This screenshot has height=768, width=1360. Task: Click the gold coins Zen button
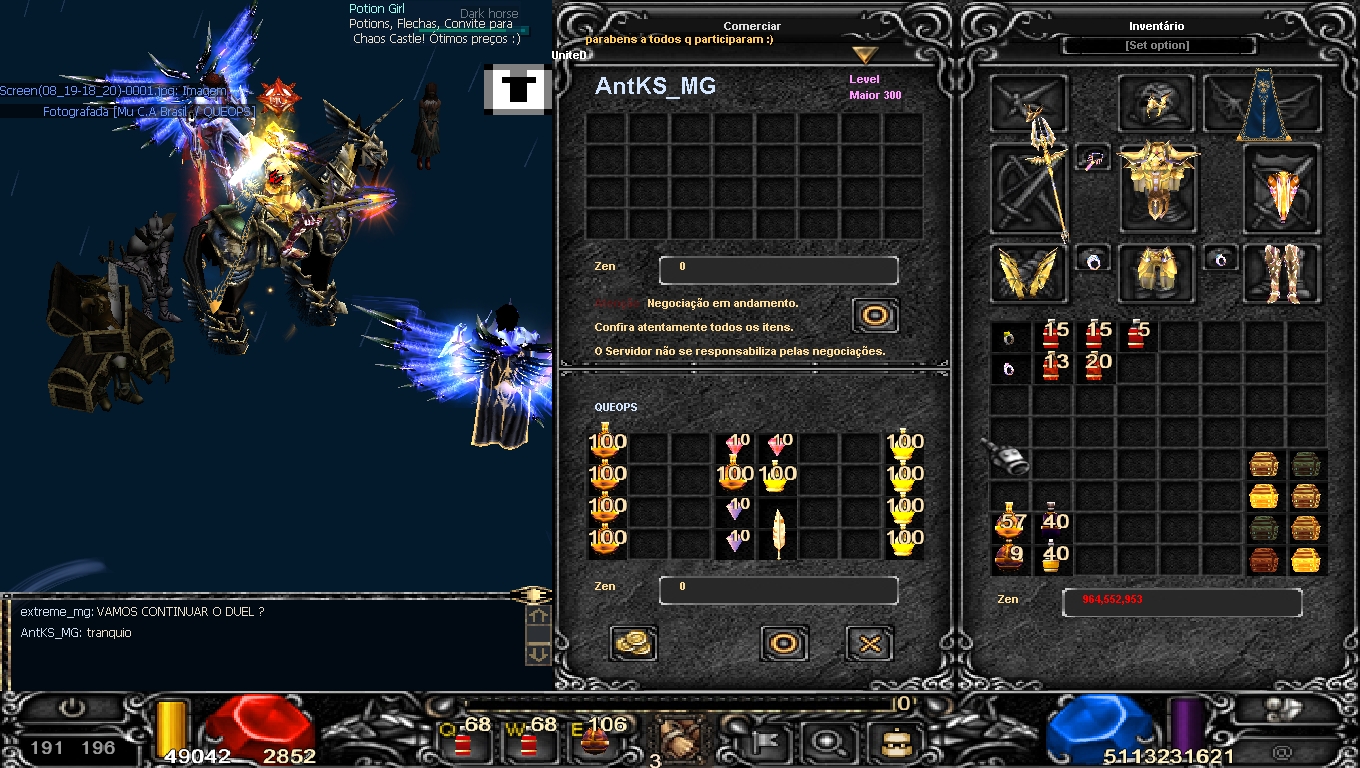pos(632,643)
